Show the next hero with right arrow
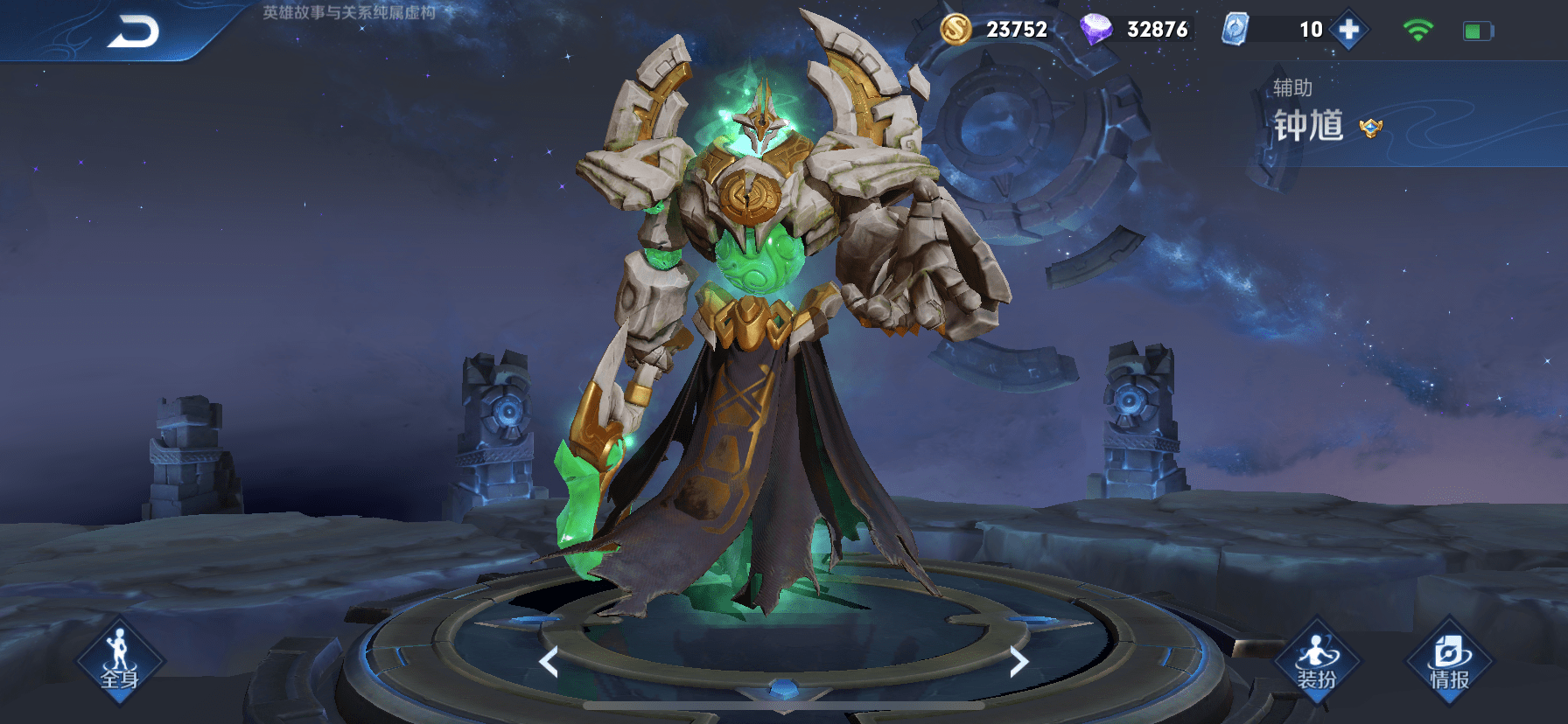This screenshot has width=1568, height=724. tap(1018, 662)
